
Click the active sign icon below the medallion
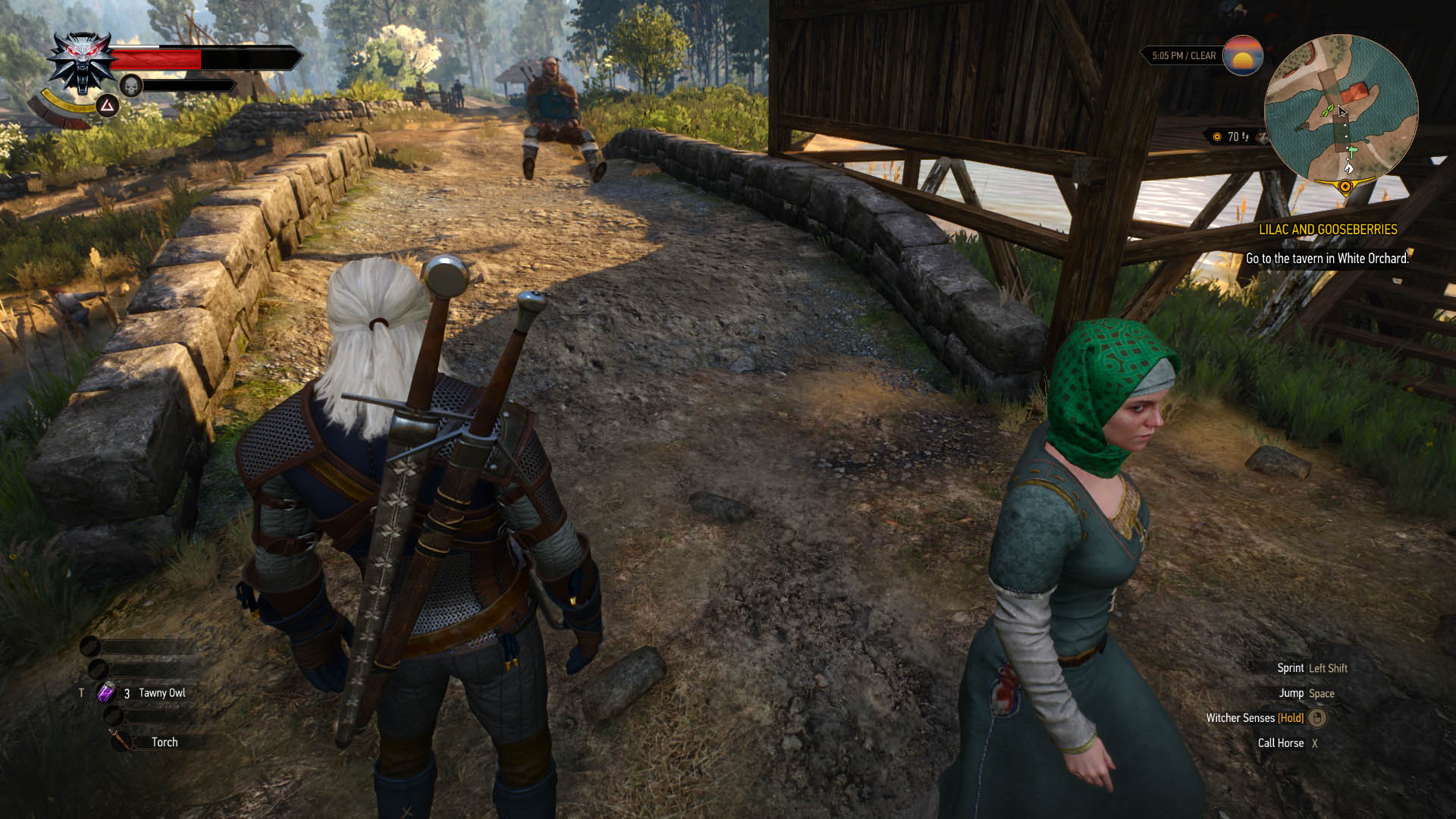click(108, 108)
